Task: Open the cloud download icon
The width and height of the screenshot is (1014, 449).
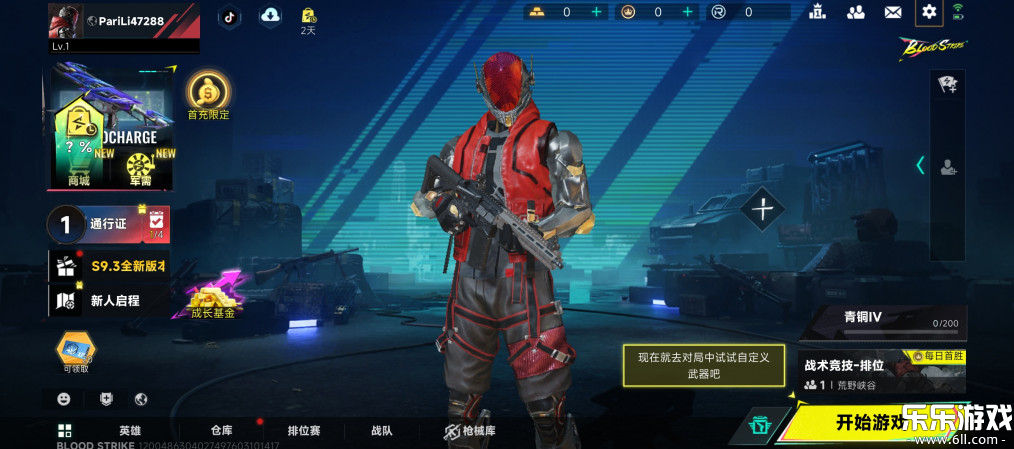Action: (x=270, y=15)
